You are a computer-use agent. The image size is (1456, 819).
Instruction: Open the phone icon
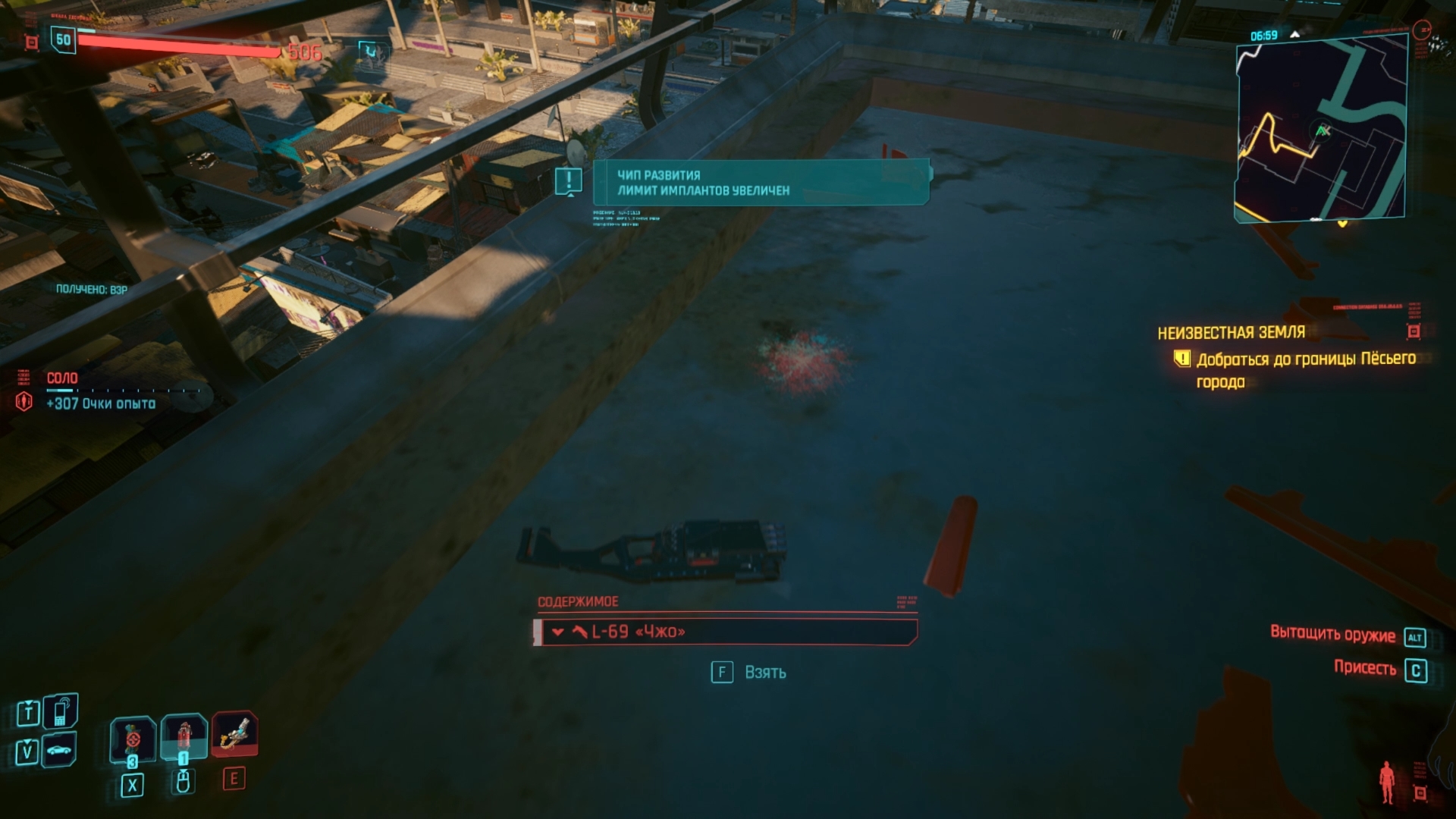tap(60, 712)
